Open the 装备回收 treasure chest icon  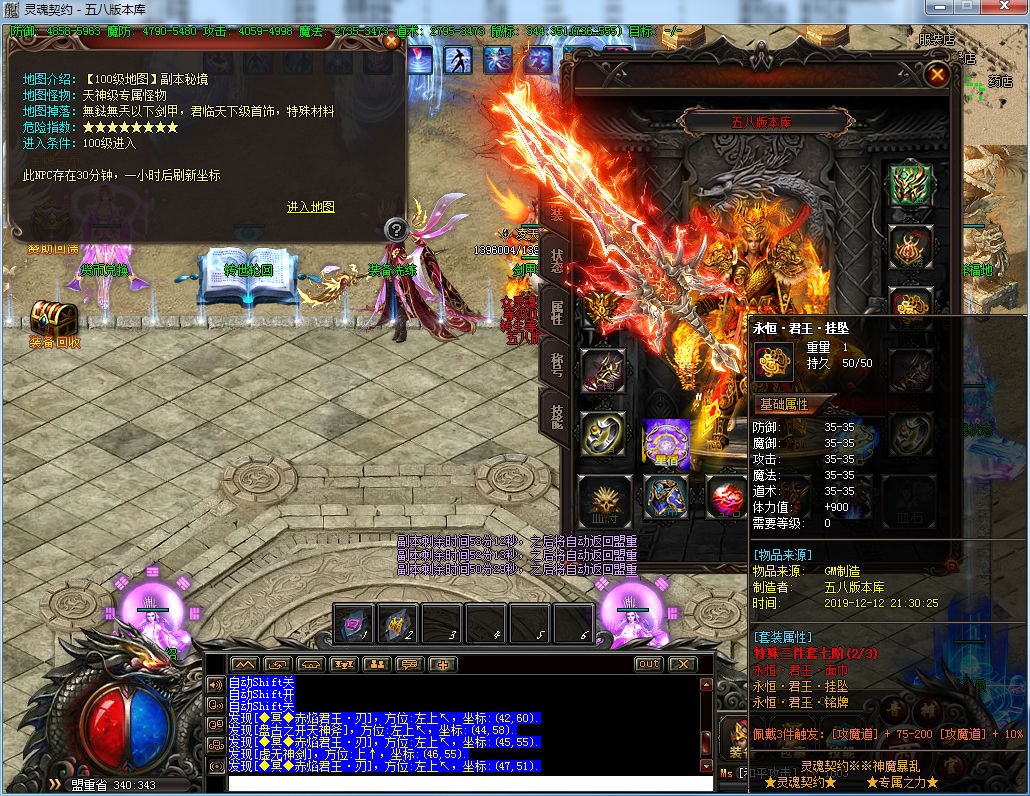pyautogui.click(x=54, y=319)
